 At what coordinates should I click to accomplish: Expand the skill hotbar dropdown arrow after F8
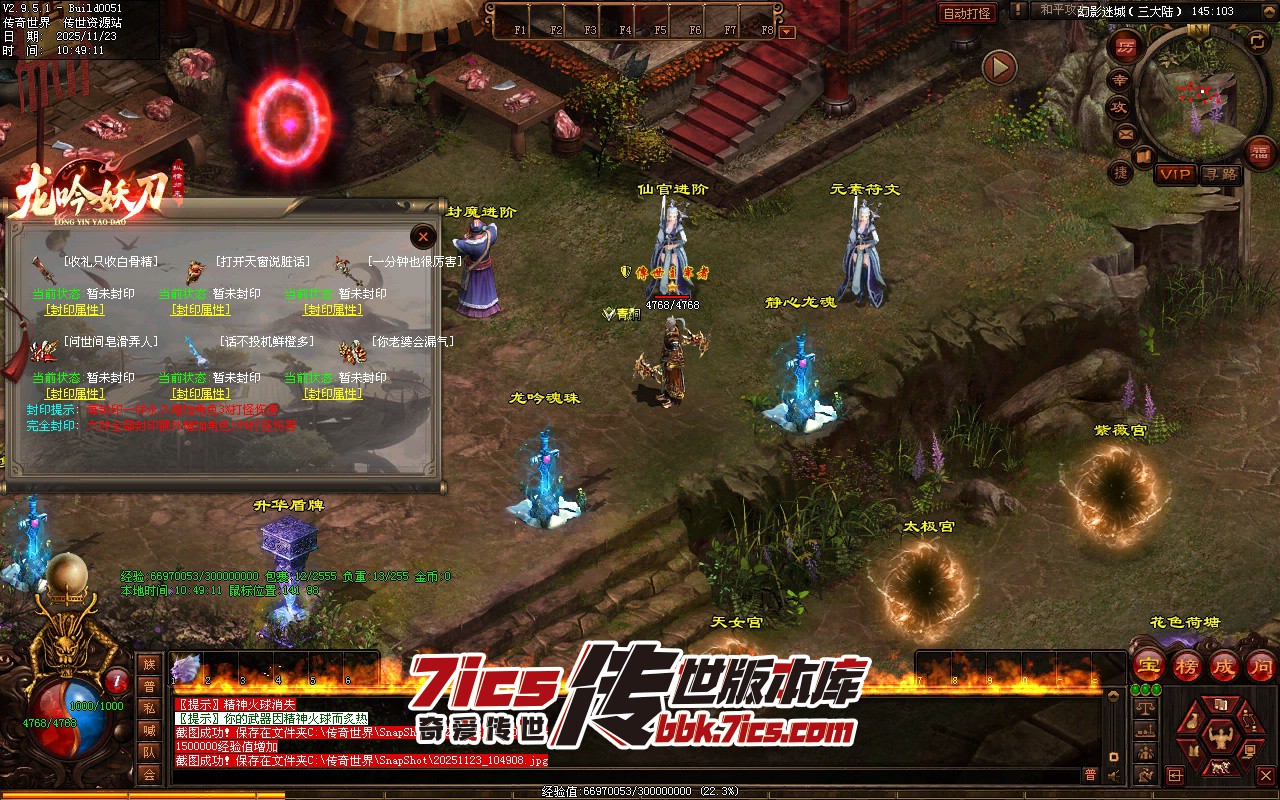pyautogui.click(x=787, y=31)
